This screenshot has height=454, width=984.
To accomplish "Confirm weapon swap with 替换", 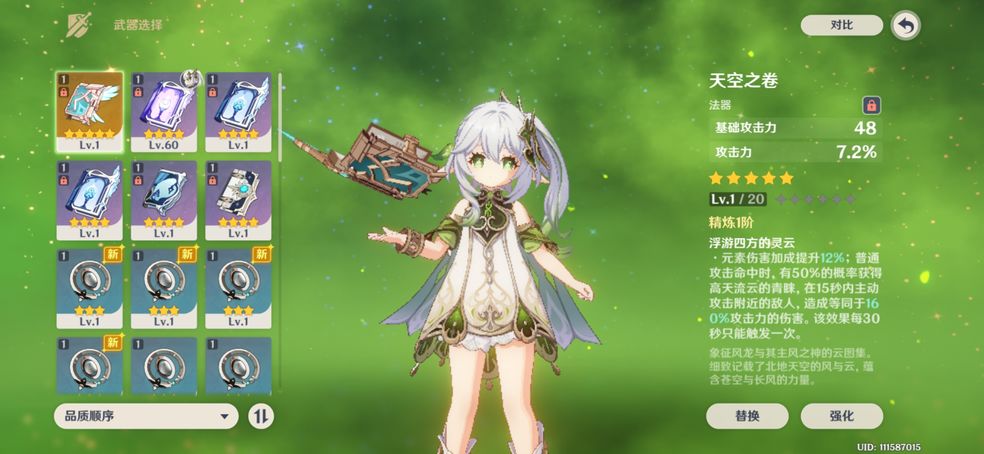I will pyautogui.click(x=747, y=416).
